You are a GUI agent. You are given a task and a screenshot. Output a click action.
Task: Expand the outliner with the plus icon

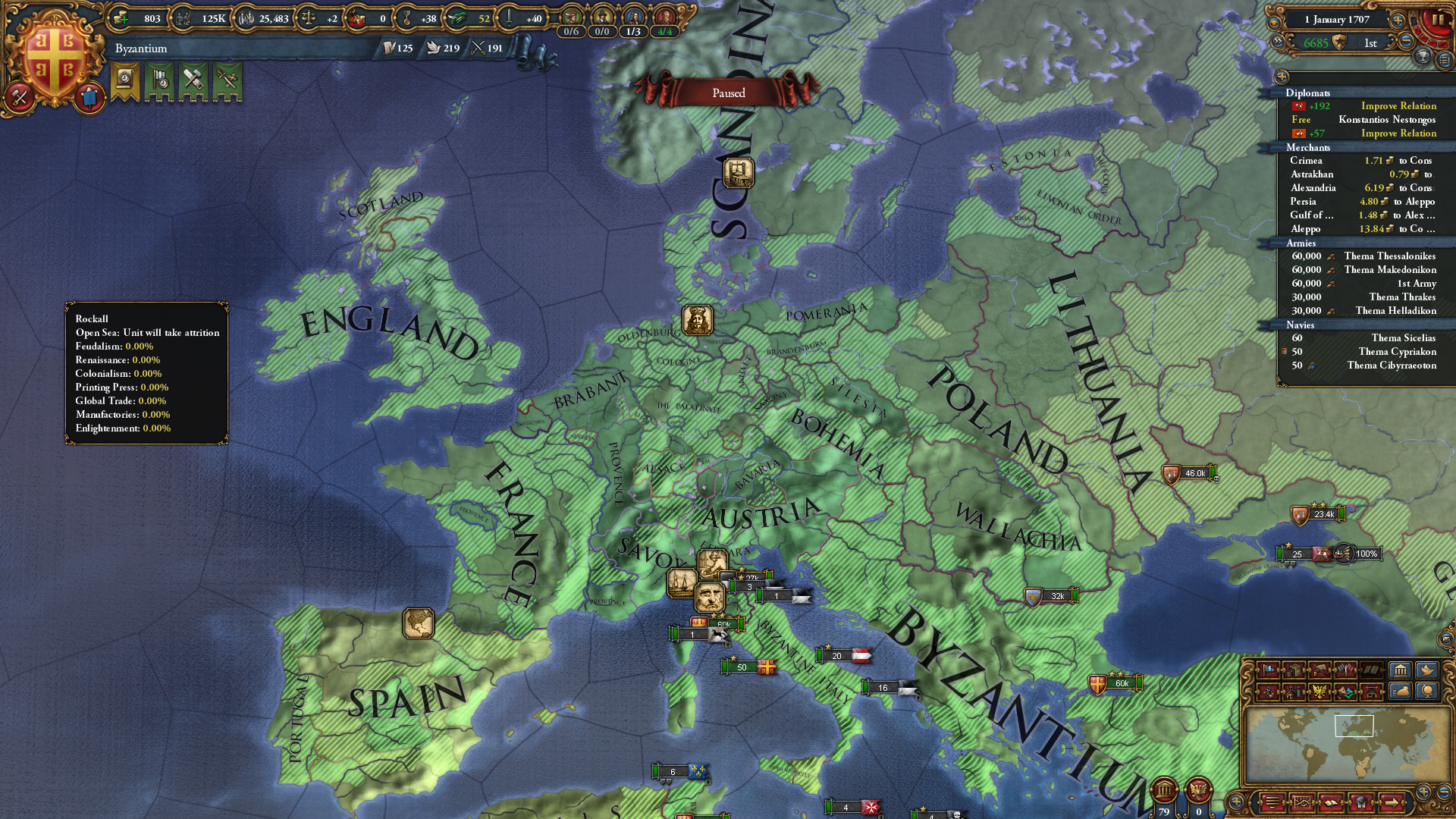(1282, 78)
